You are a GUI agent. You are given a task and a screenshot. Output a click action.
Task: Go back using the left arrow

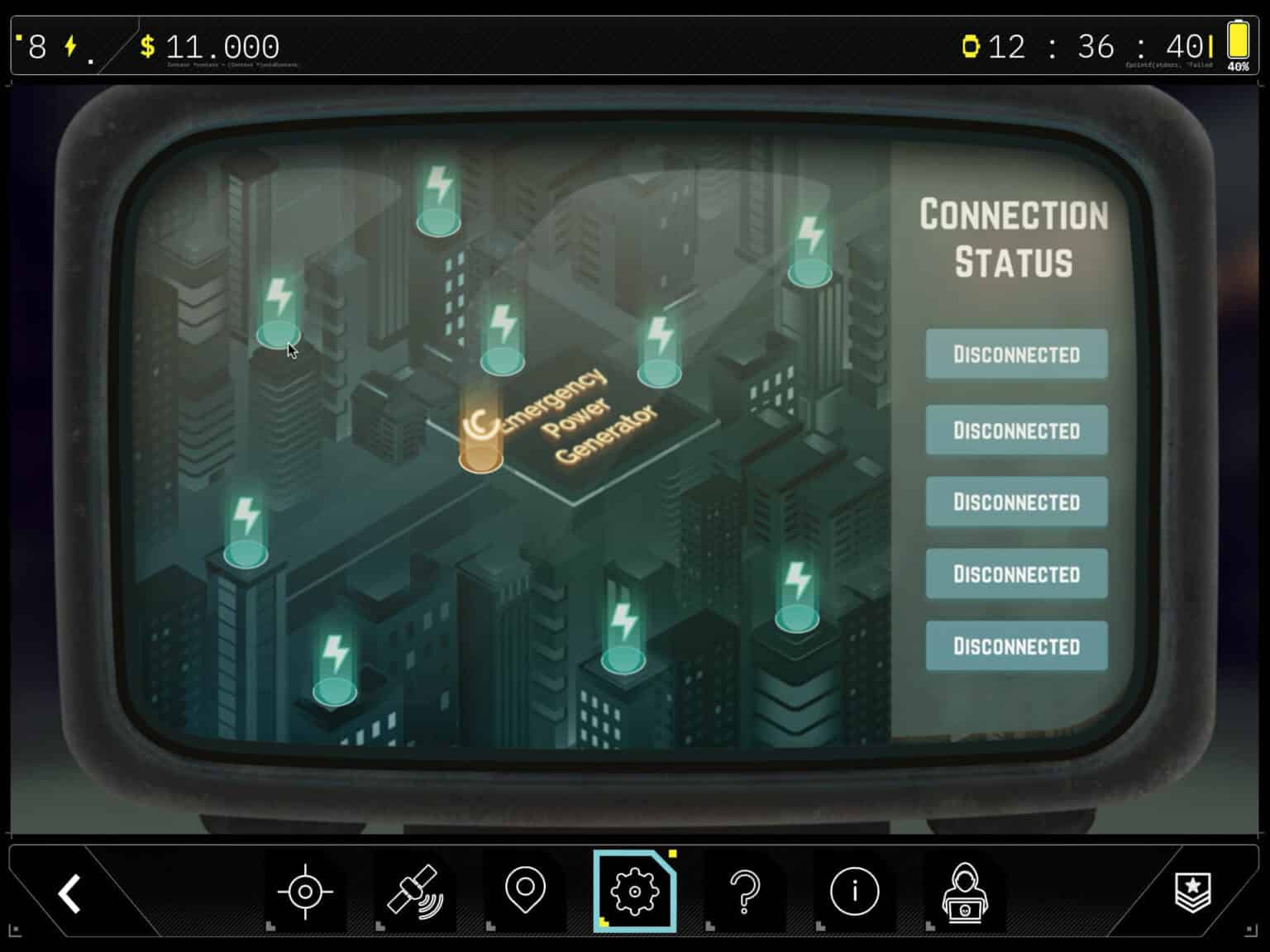click(x=69, y=892)
